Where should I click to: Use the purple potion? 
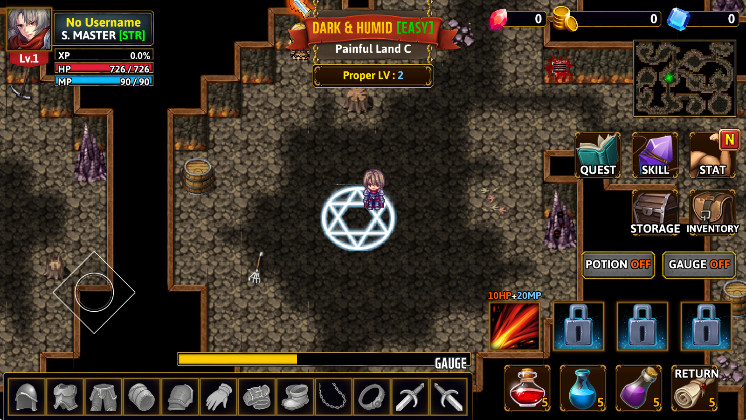click(640, 387)
